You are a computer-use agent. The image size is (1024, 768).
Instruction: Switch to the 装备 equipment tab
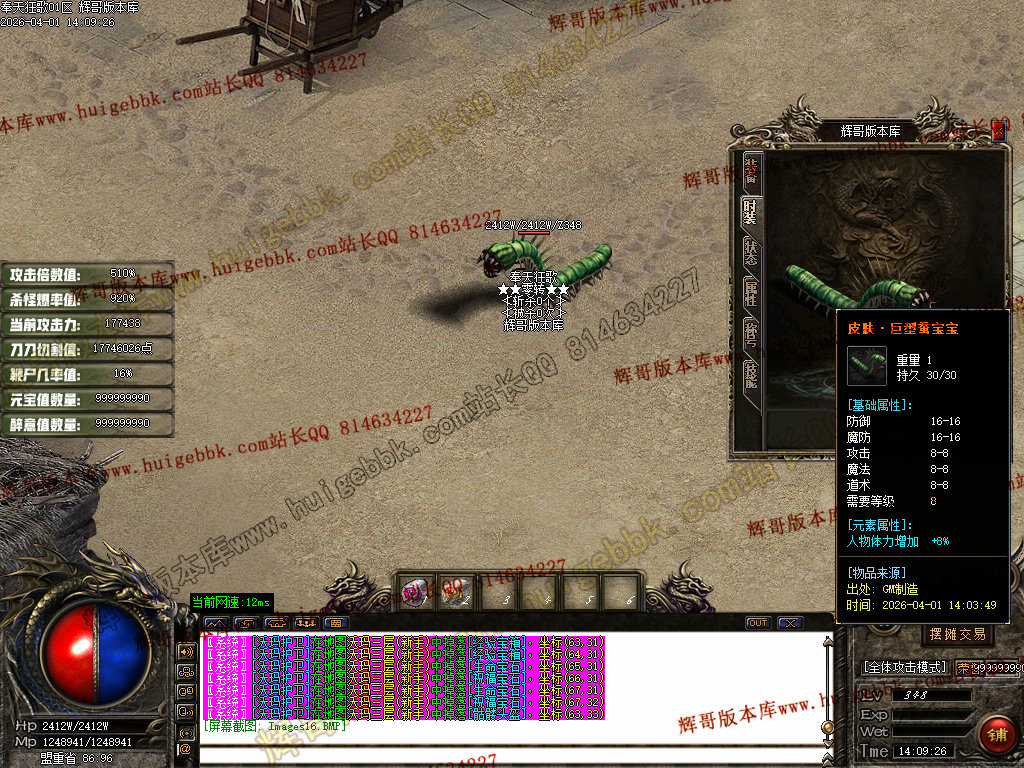click(751, 170)
